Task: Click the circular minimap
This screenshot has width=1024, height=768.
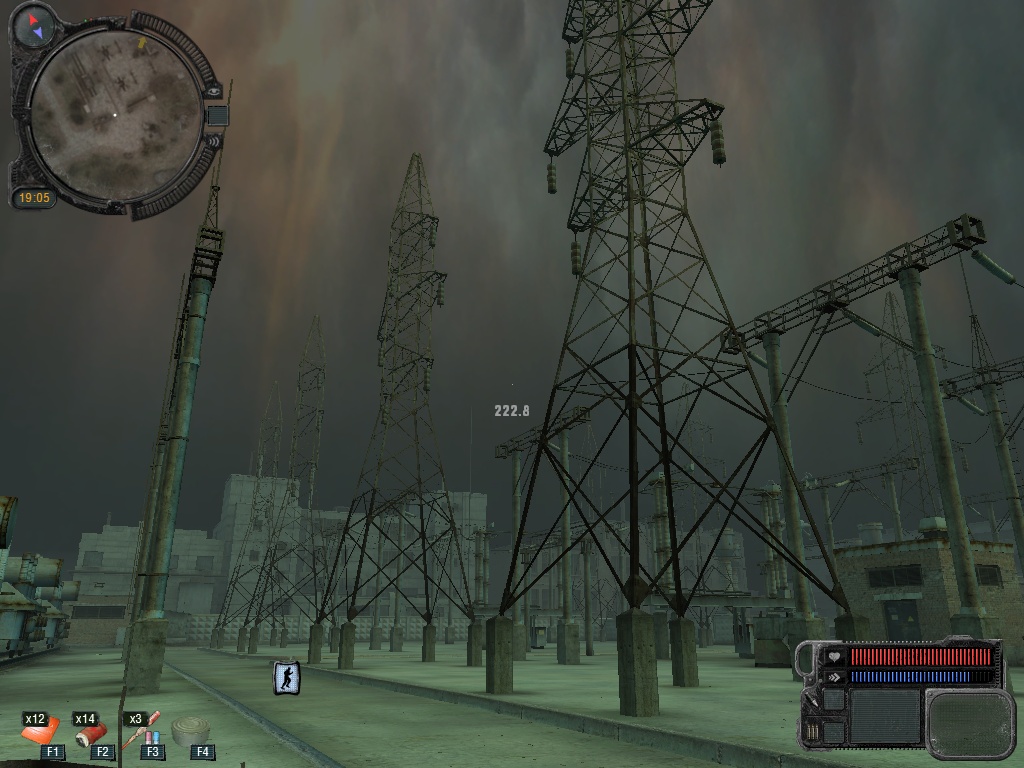Action: click(114, 114)
